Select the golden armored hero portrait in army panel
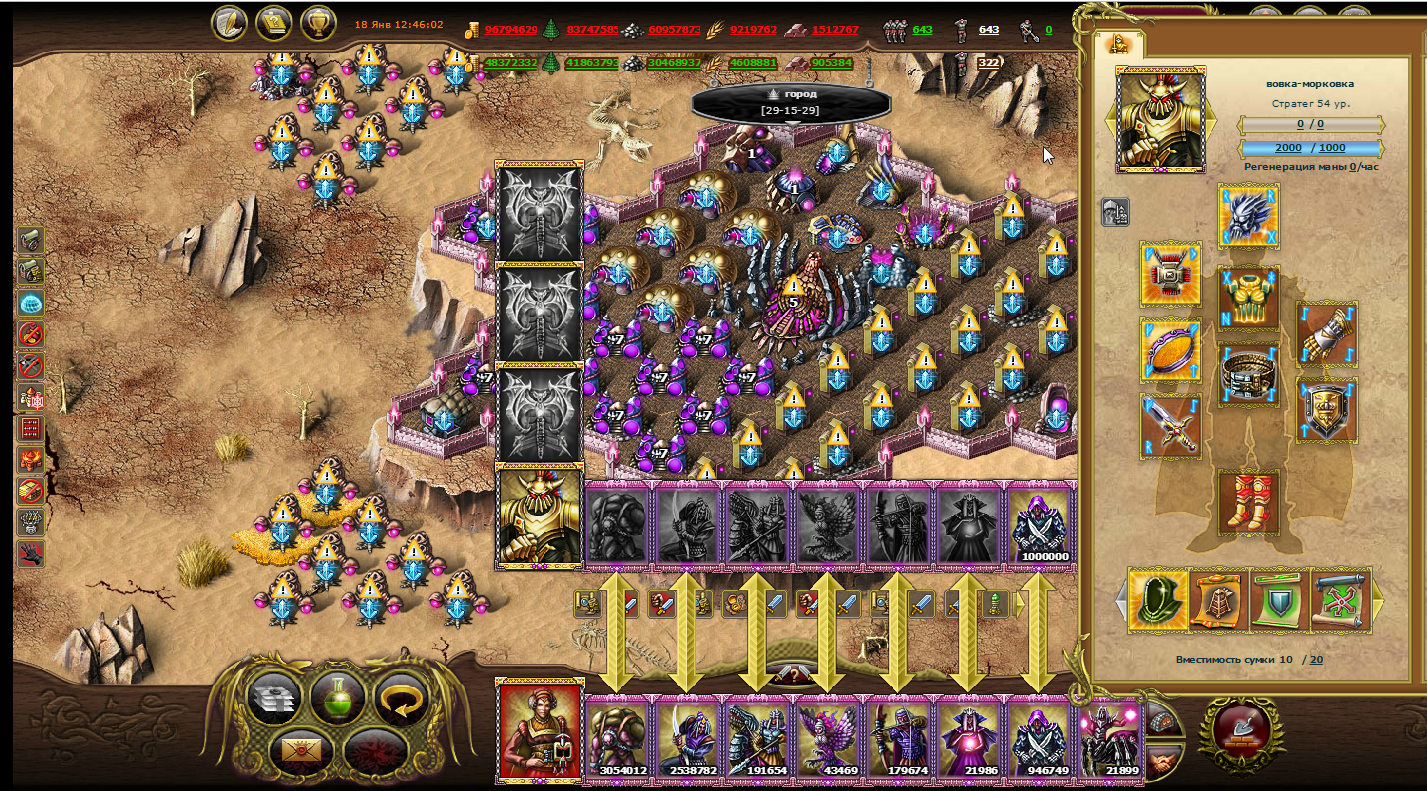Screen dimensions: 1427x791 click(x=540, y=516)
